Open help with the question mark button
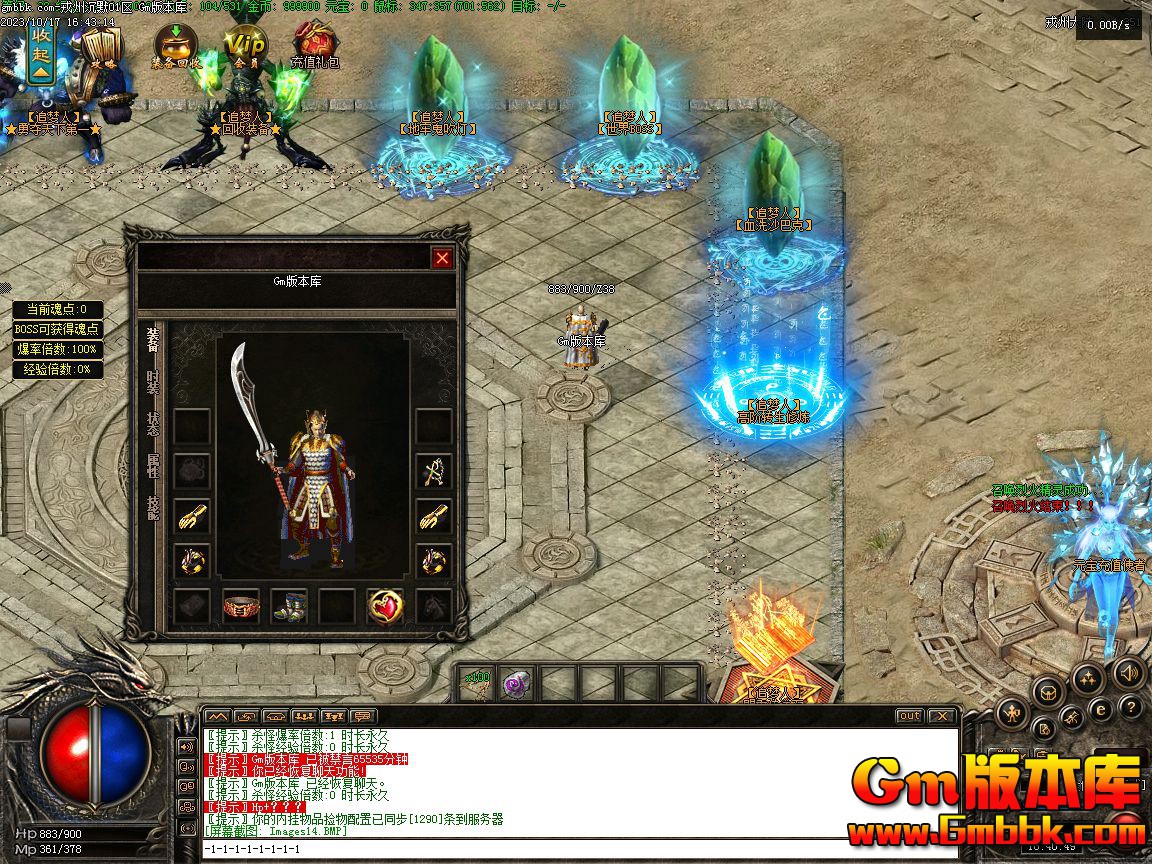 (x=1130, y=708)
